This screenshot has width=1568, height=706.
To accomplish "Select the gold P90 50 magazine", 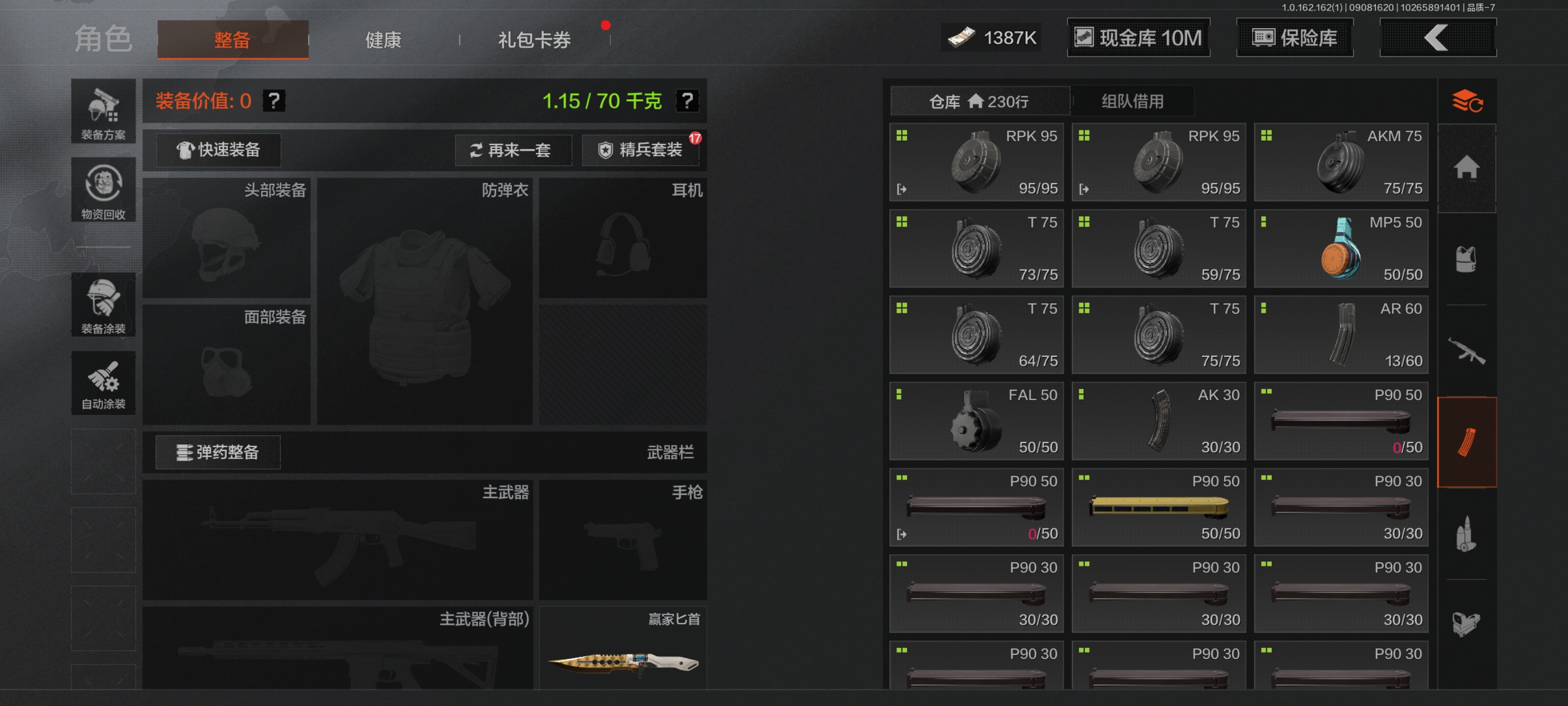I will pos(1158,508).
